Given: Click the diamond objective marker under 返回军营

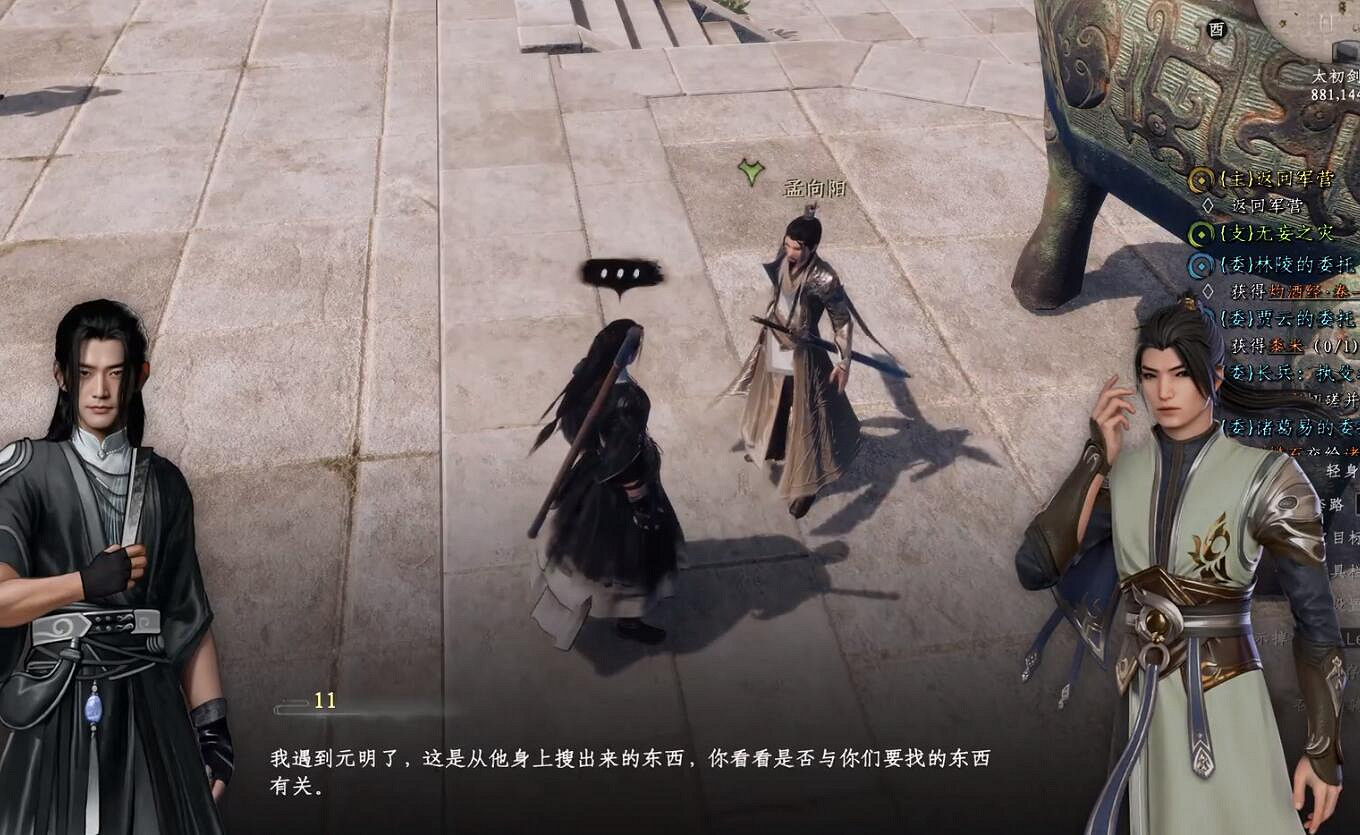Looking at the screenshot, I should pyautogui.click(x=1208, y=204).
